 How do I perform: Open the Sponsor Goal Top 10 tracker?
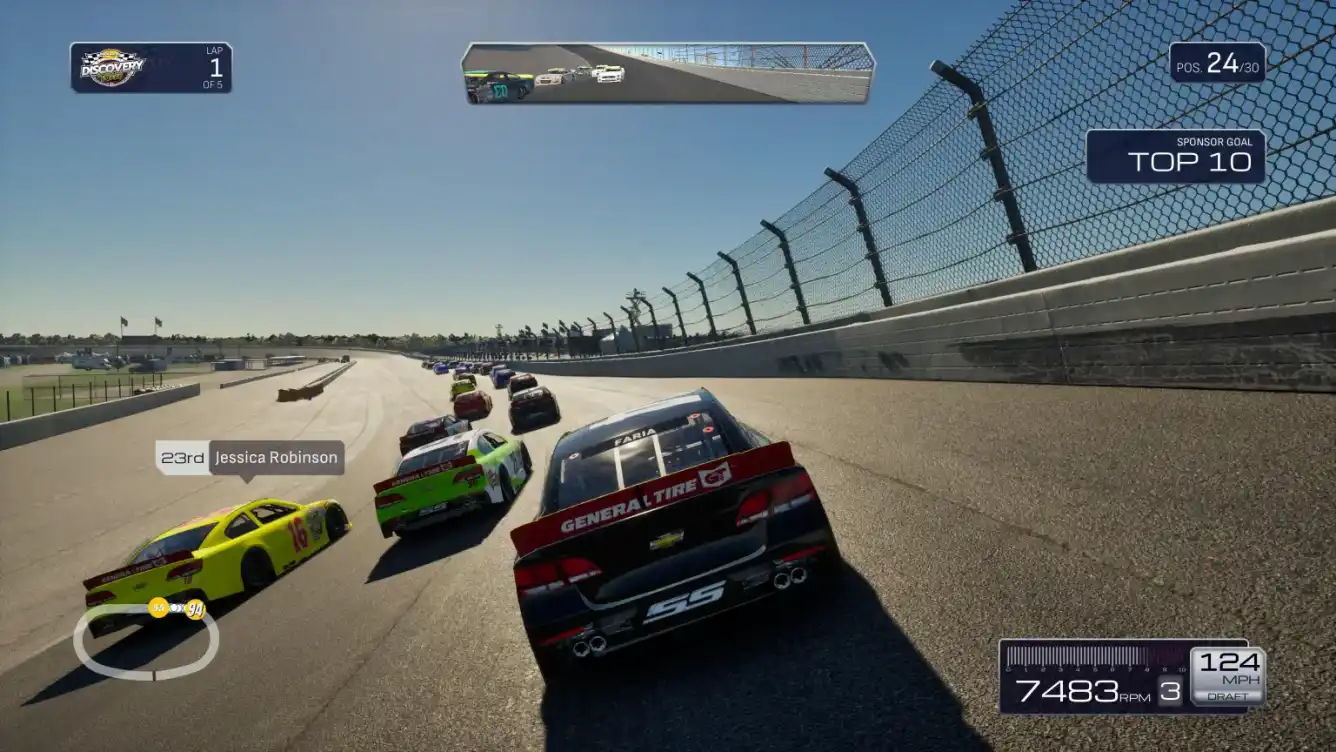[1175, 156]
